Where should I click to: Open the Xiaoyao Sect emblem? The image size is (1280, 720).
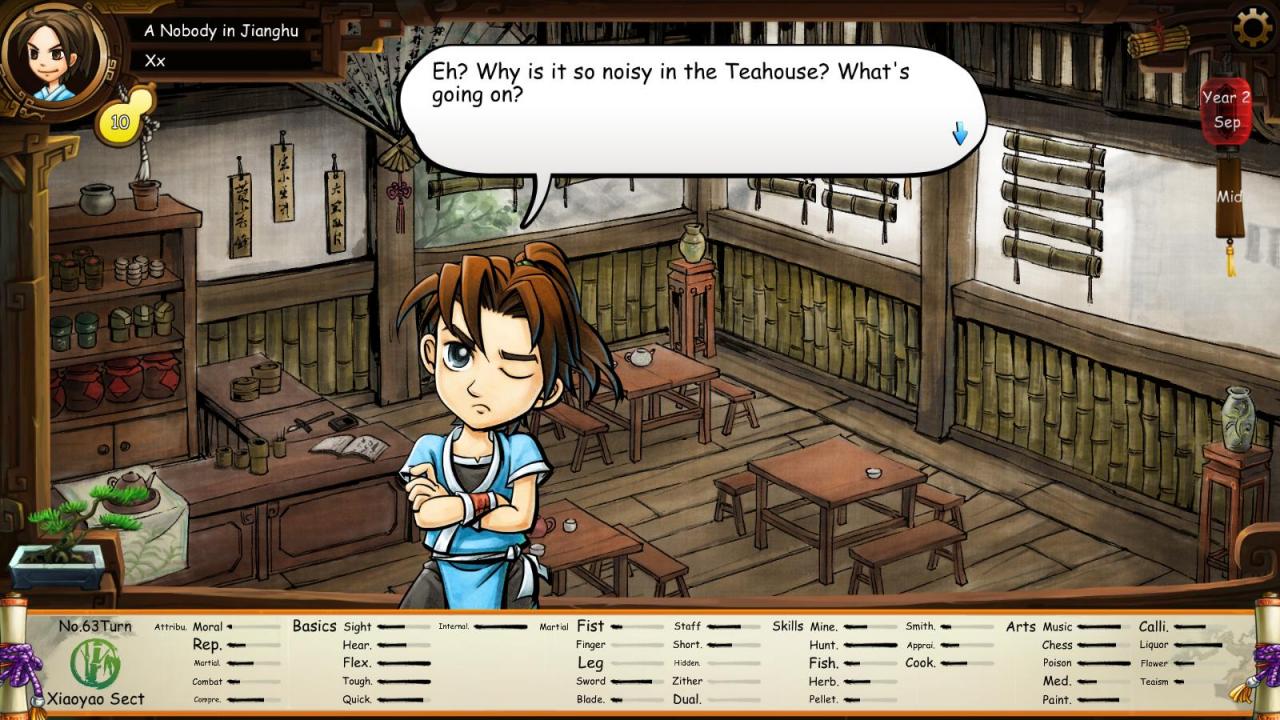tap(95, 663)
